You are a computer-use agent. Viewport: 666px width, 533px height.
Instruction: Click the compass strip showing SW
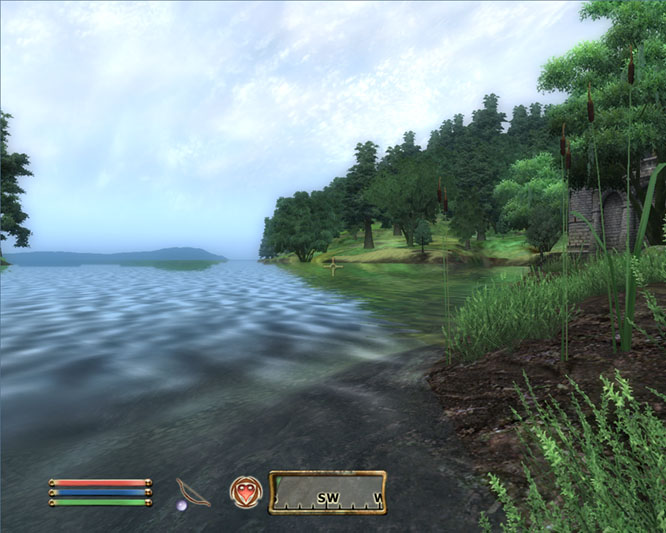(327, 492)
